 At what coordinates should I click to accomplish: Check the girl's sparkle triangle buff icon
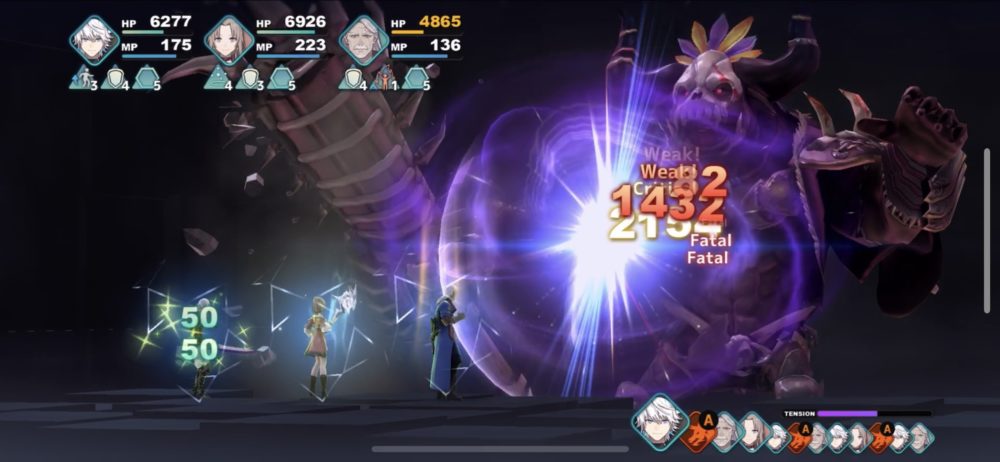pyautogui.click(x=216, y=76)
